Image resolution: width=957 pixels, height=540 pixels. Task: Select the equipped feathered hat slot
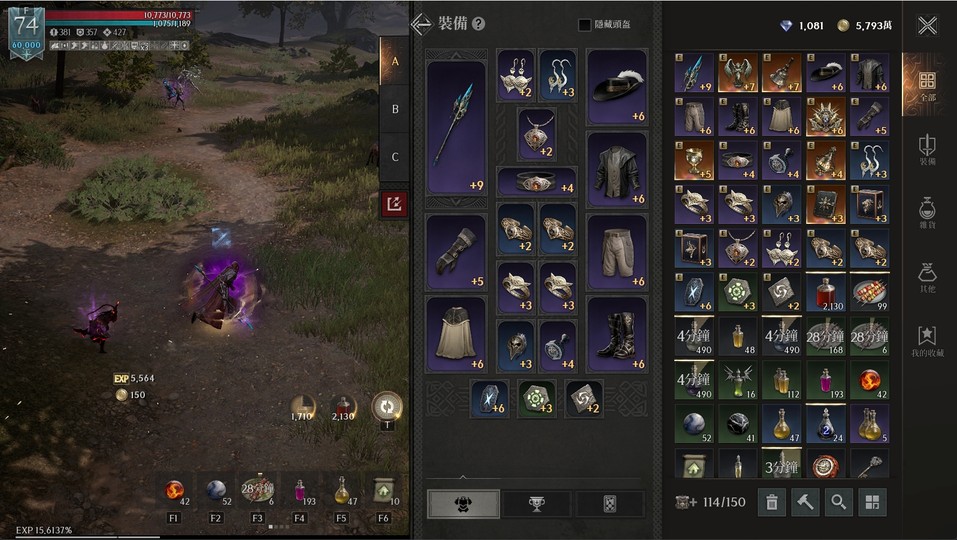coord(616,88)
